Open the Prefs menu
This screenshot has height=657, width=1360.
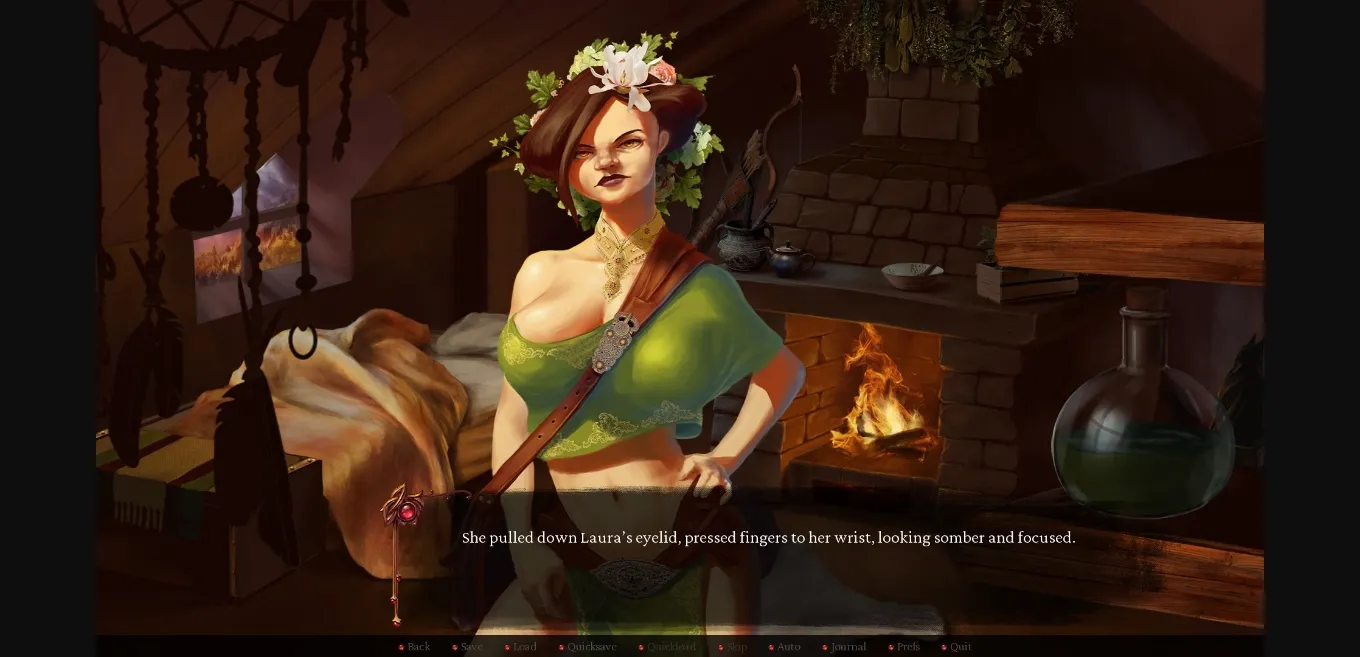point(908,647)
